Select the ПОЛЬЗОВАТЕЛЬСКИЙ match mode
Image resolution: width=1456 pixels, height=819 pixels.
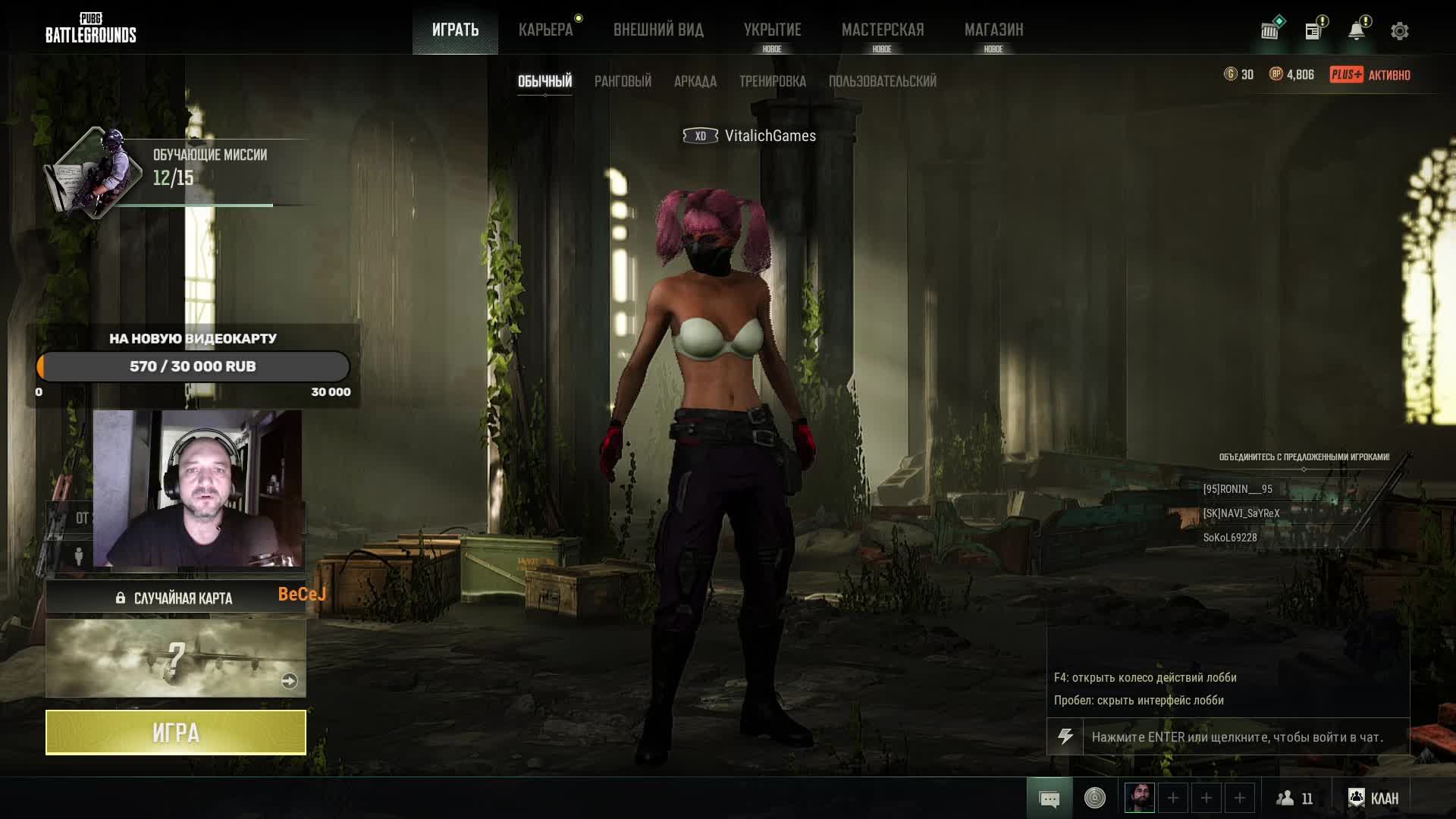882,81
